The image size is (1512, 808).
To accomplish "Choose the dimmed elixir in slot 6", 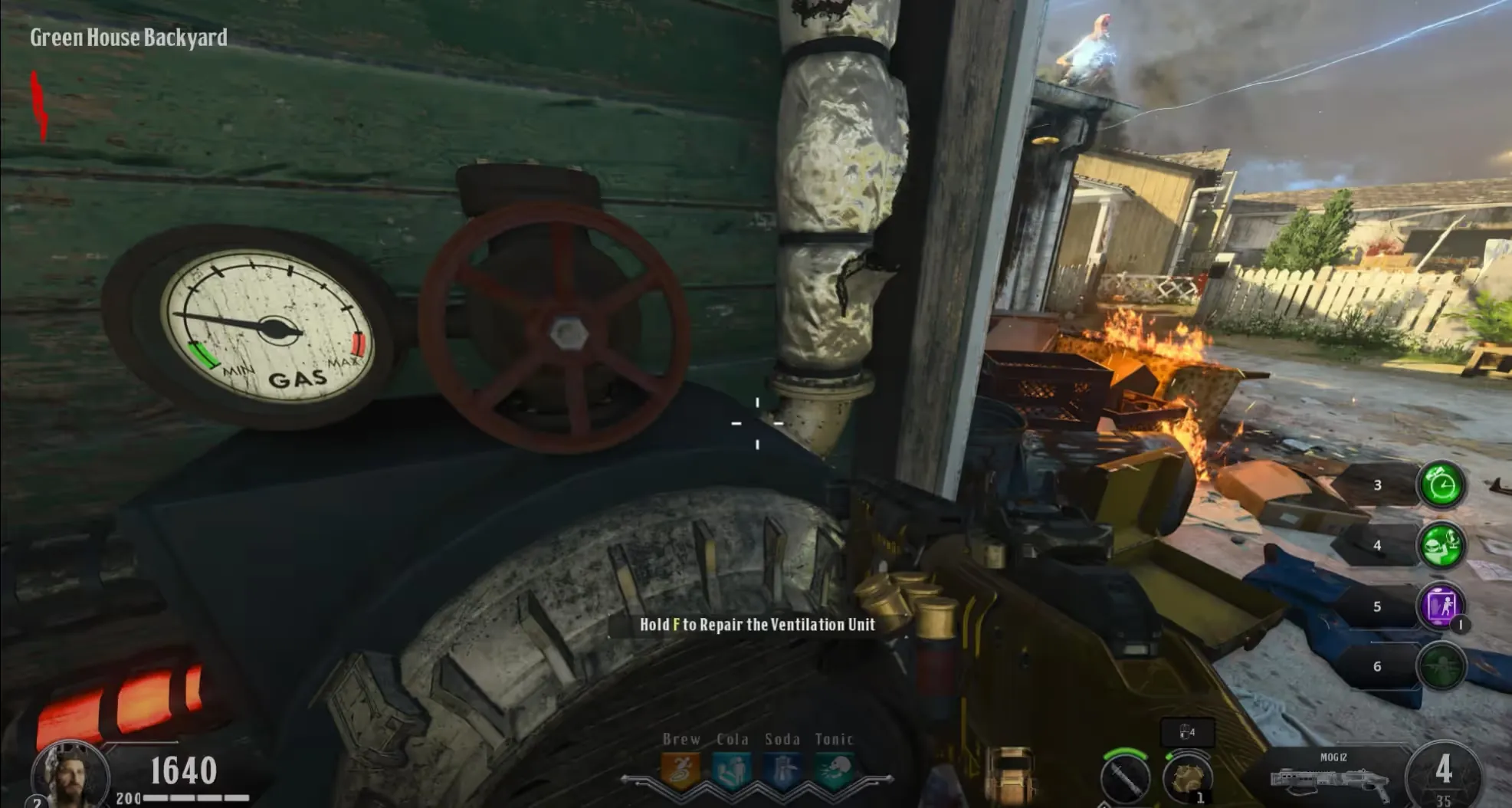I will (x=1441, y=665).
